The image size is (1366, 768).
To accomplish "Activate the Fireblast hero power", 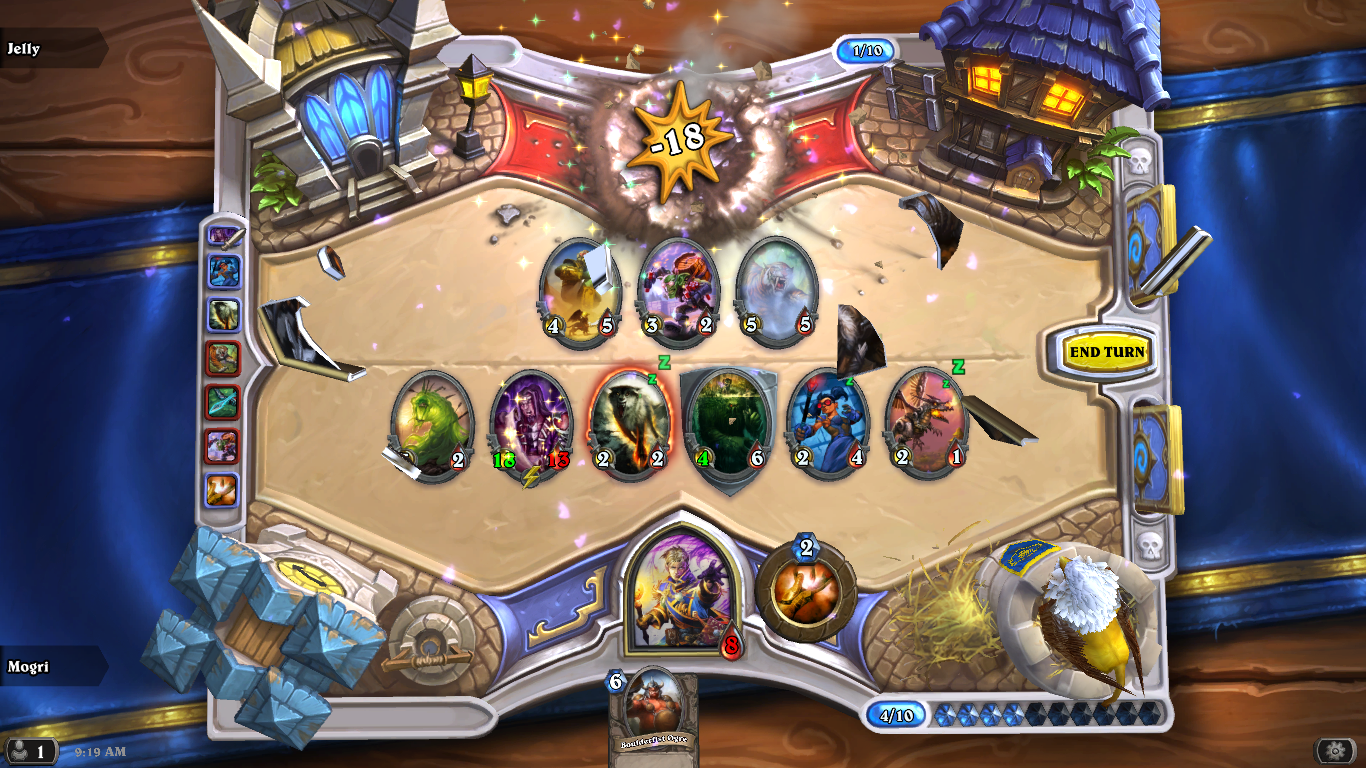I will 805,591.
